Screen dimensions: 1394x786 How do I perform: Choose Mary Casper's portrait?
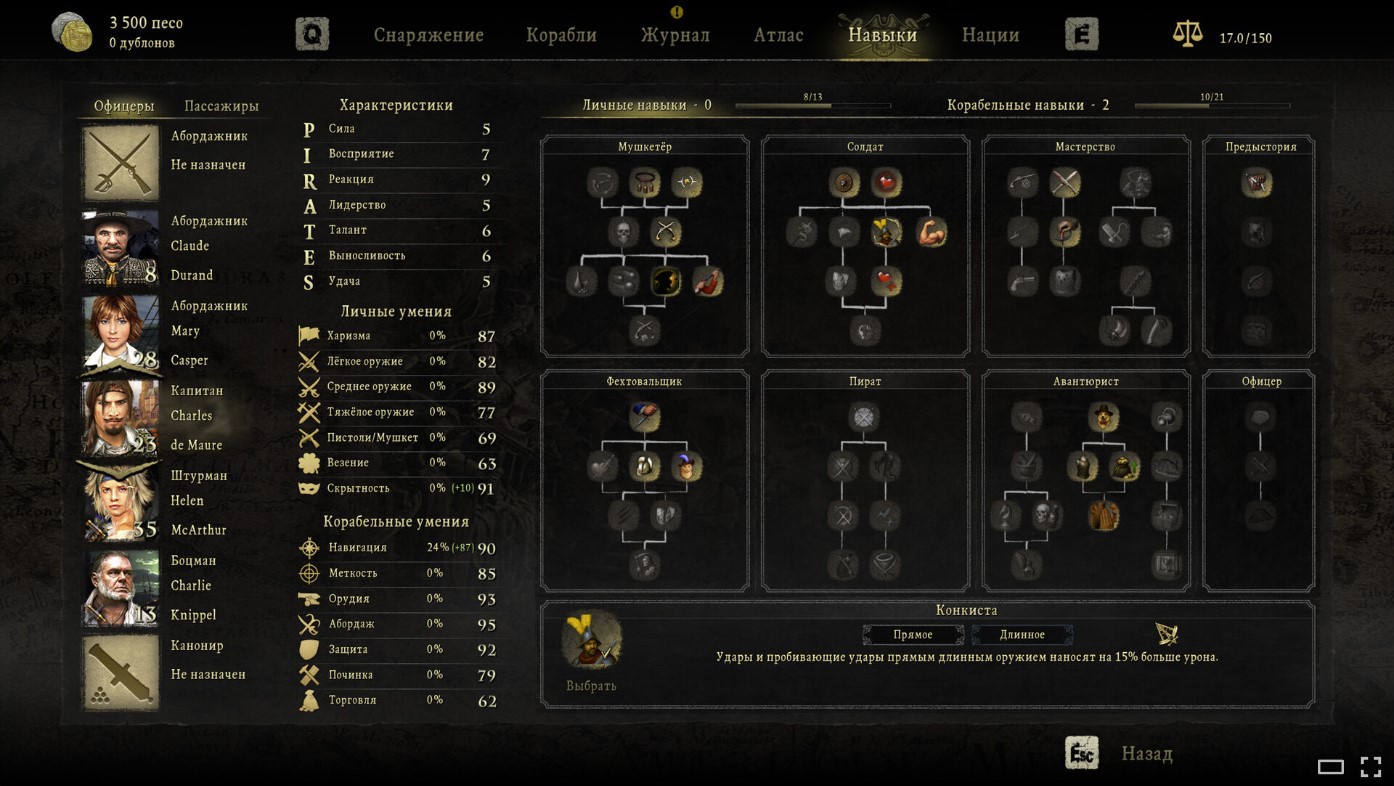tap(121, 332)
